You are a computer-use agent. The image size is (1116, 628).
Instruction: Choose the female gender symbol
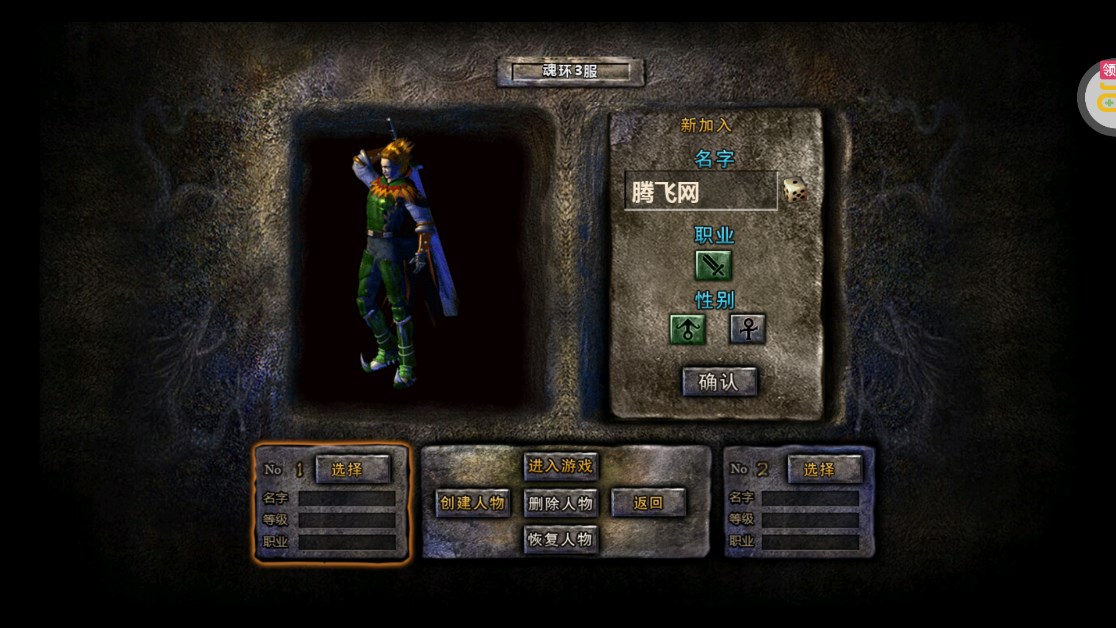[747, 328]
